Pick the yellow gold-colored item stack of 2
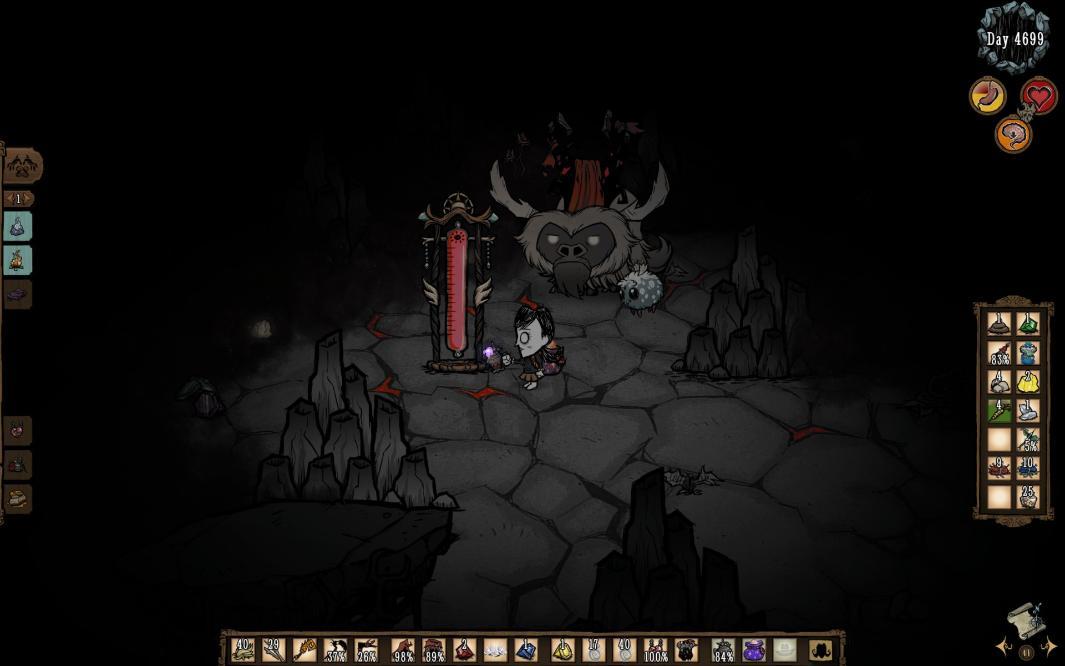 [x=1028, y=381]
